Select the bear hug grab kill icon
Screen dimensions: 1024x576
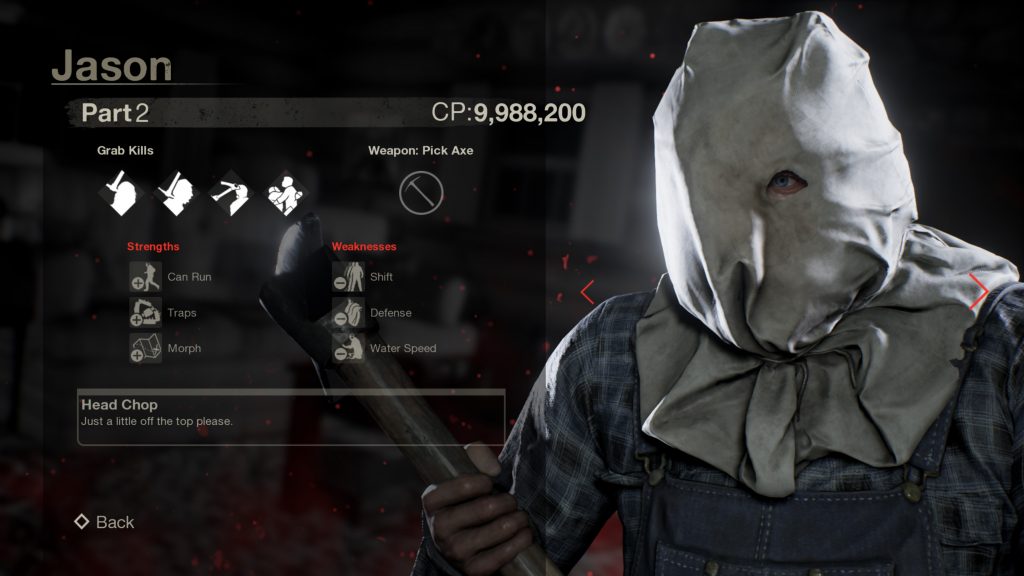tap(285, 193)
